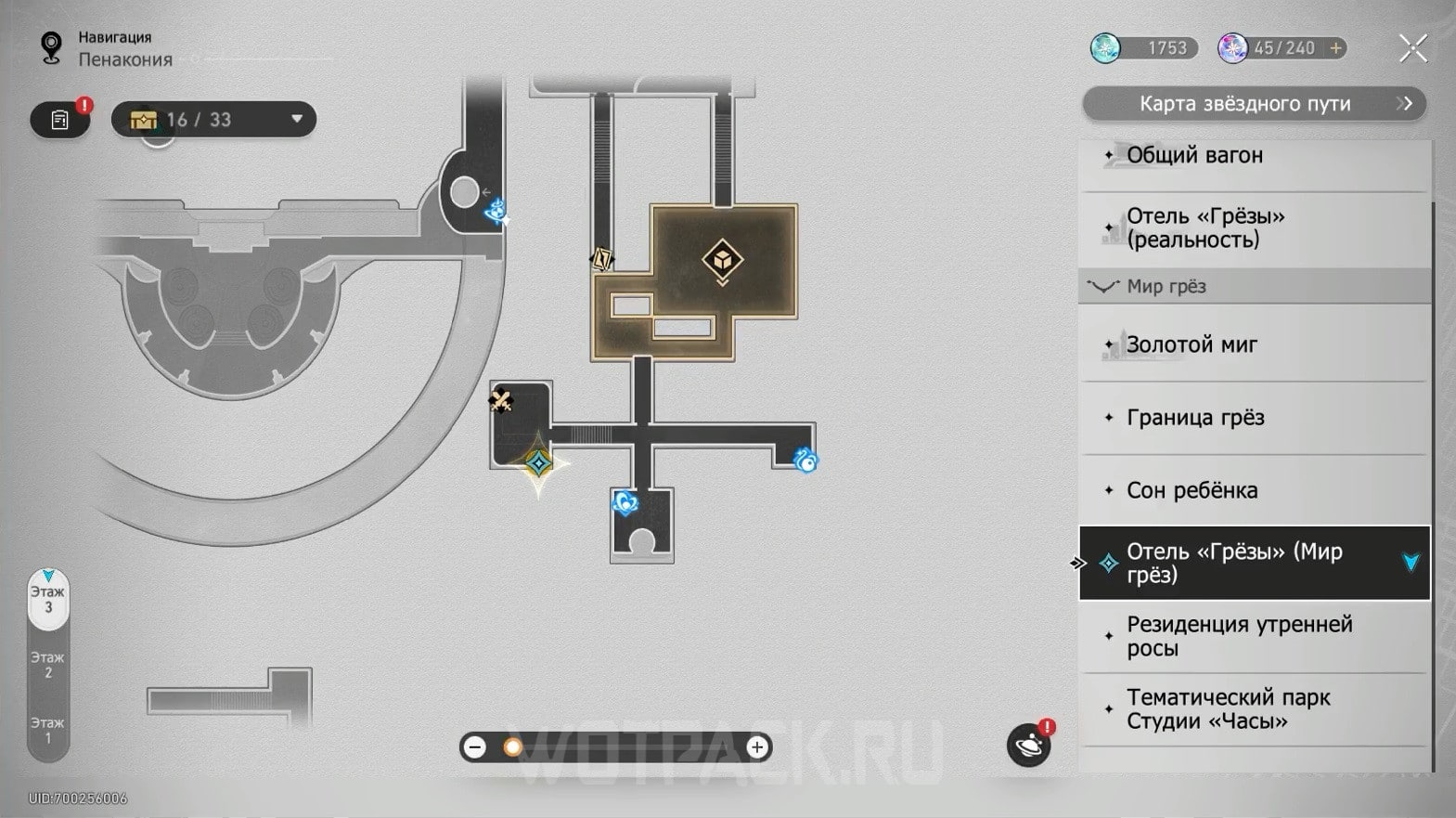1456x818 pixels.
Task: Open the planet navigation icon with red badge
Action: 1029,745
